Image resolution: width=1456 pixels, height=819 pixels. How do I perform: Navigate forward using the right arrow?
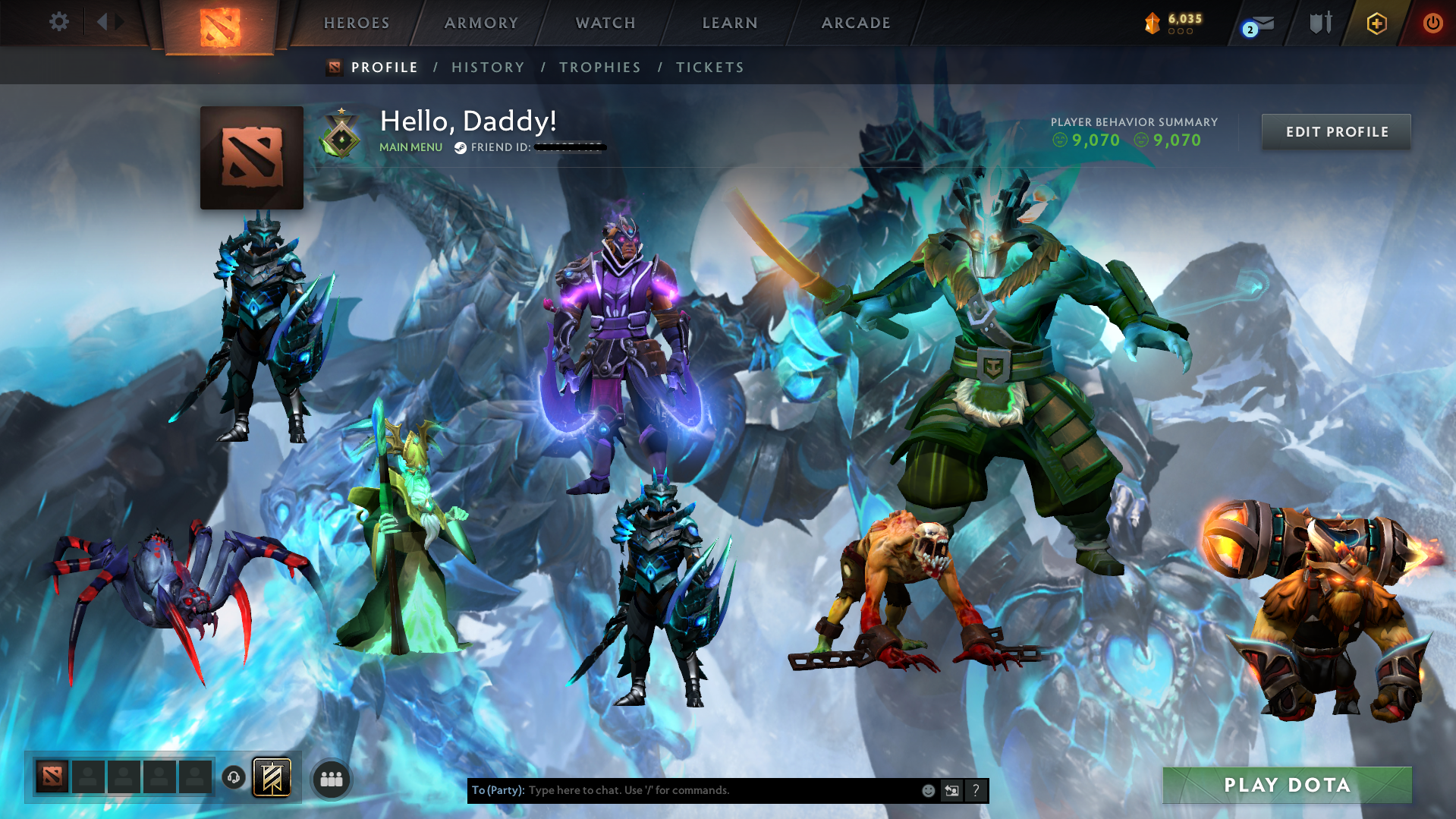(x=120, y=22)
